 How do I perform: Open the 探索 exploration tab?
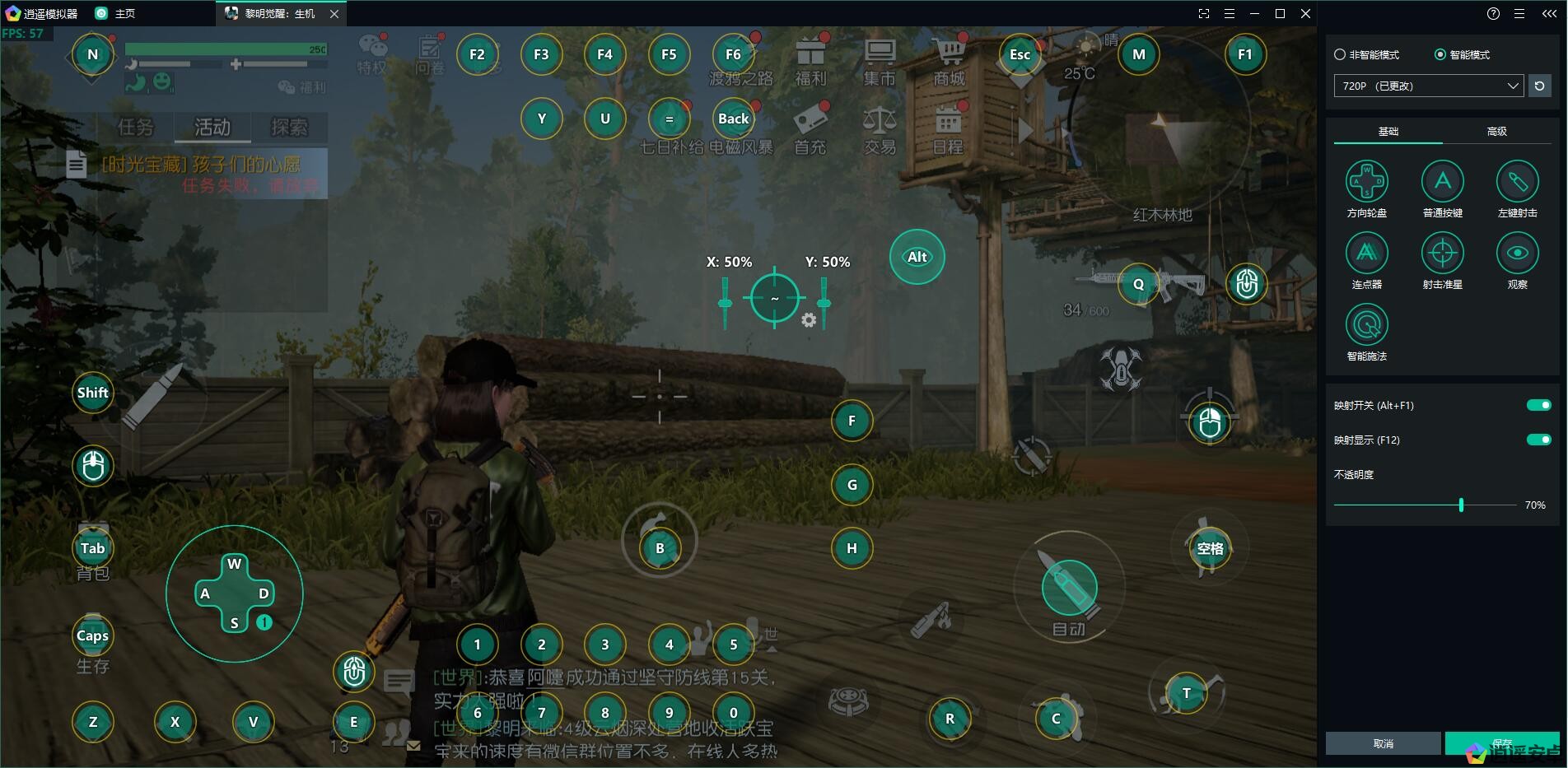(289, 128)
